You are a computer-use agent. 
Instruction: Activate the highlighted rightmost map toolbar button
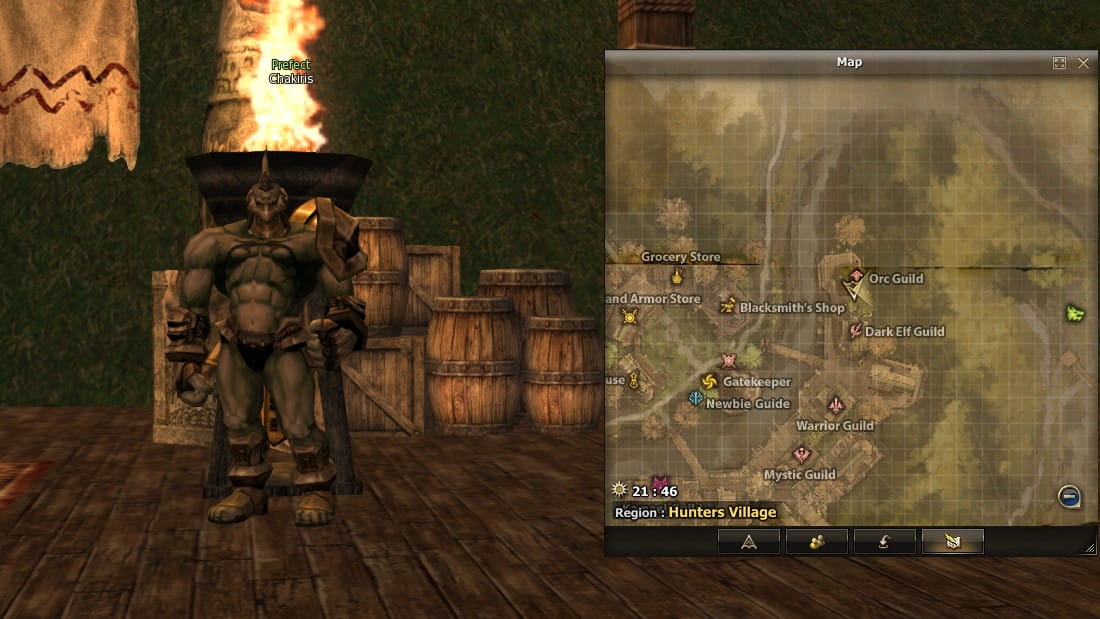click(x=952, y=542)
